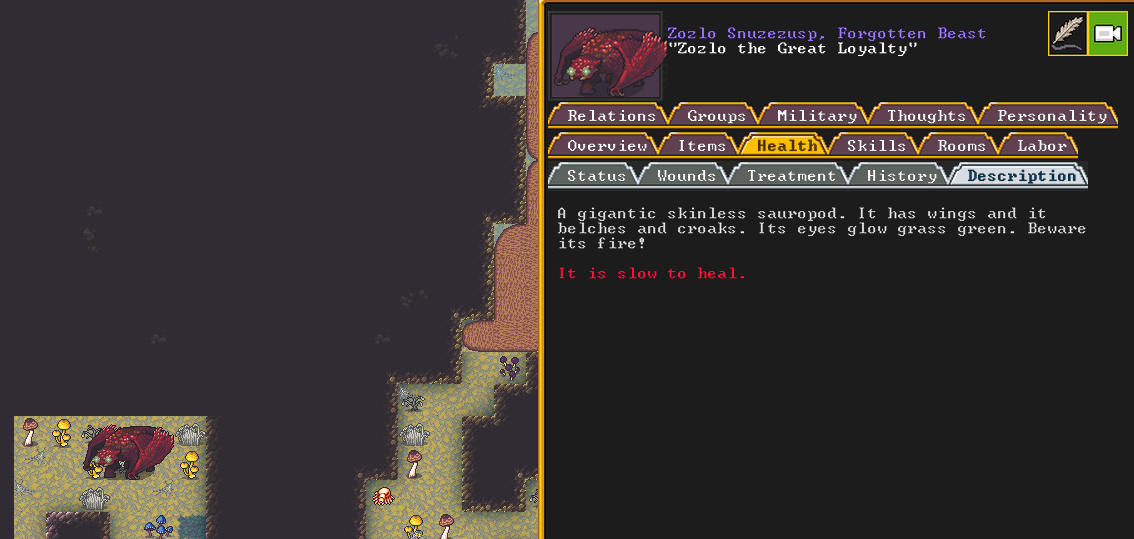This screenshot has width=1134, height=539.
Task: Click the green camera follow button
Action: 1108,34
